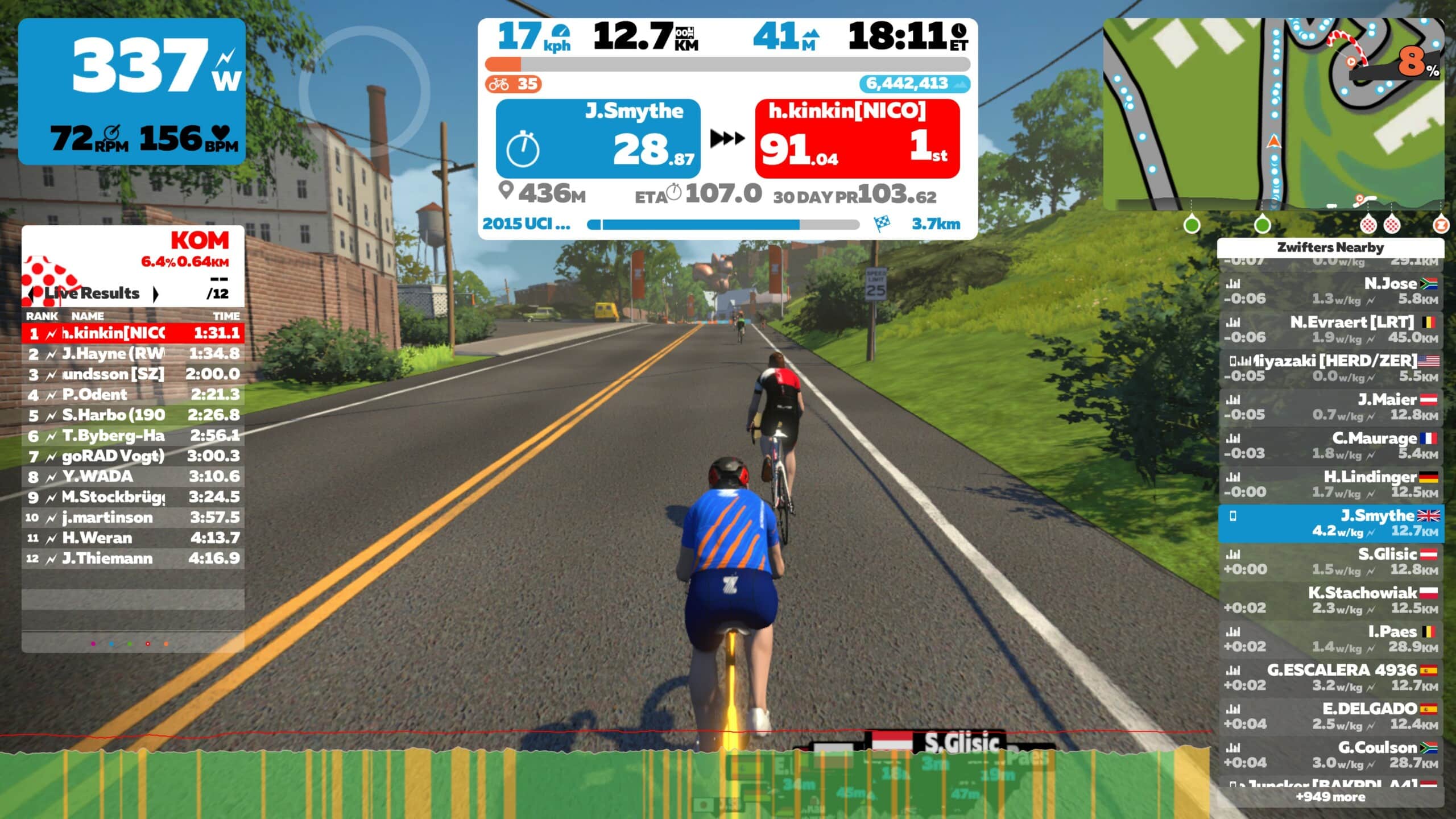Activate the empty power-up ring
Image resolution: width=1456 pixels, height=819 pixels.
364,91
